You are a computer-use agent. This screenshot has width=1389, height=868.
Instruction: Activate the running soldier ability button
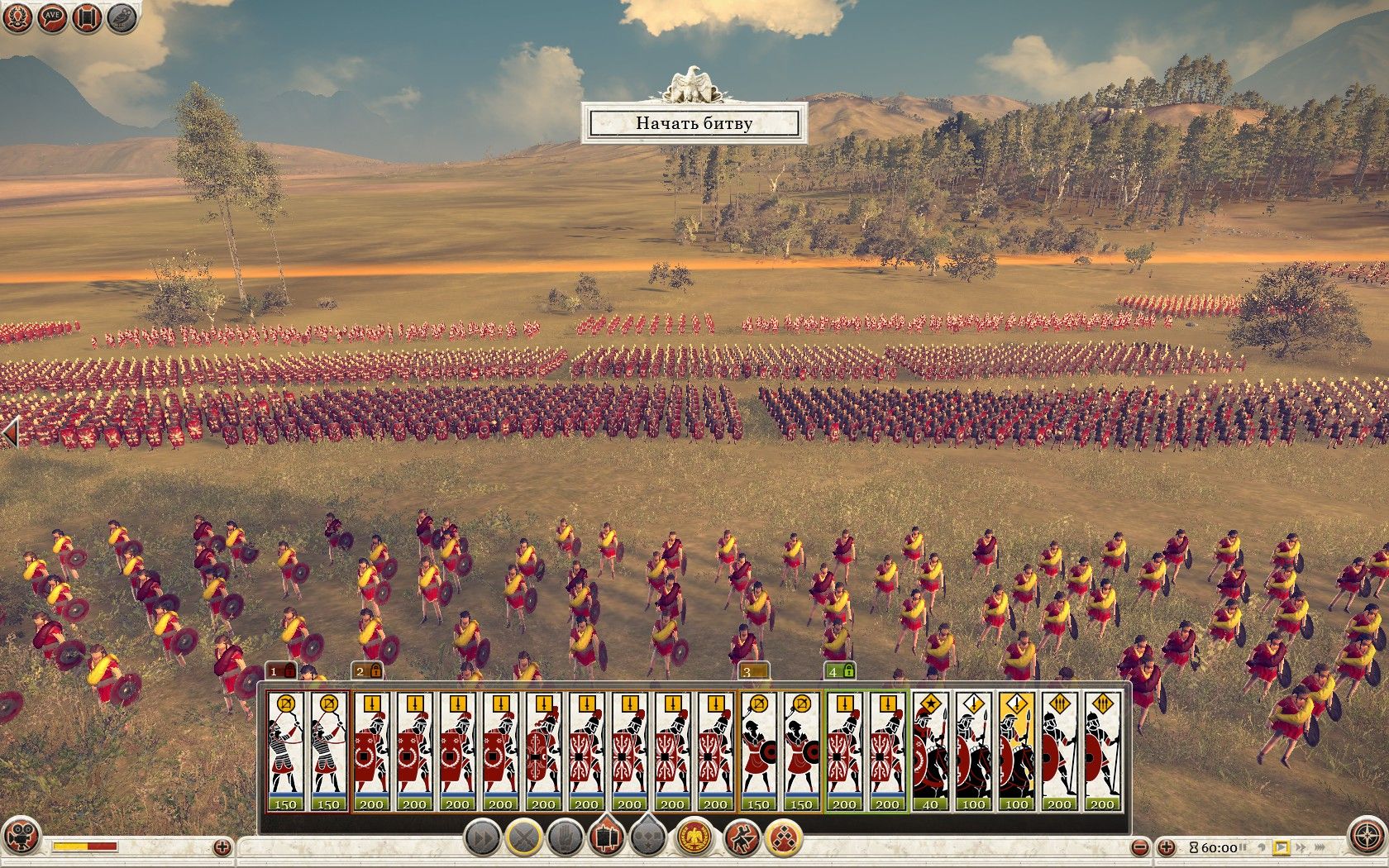[x=742, y=838]
